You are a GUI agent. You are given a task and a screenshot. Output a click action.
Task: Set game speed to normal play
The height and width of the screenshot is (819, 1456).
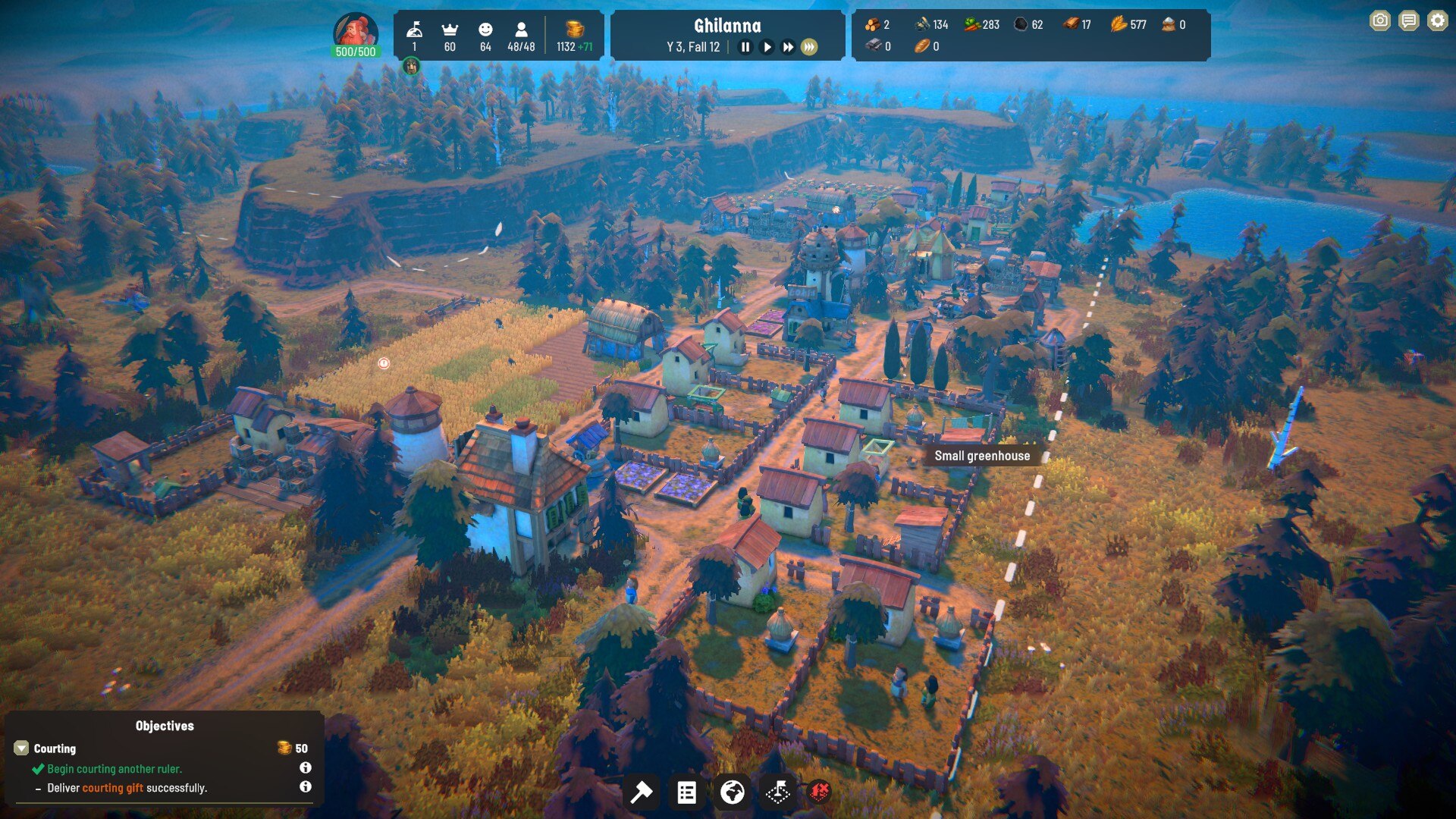click(767, 47)
